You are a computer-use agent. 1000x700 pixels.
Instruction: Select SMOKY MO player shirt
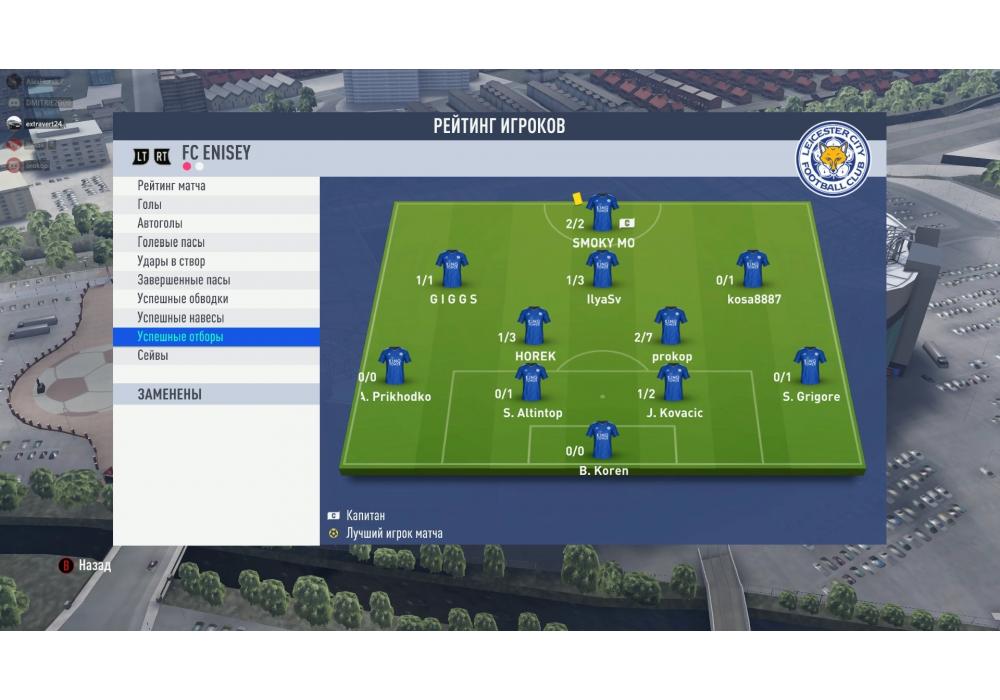point(602,213)
